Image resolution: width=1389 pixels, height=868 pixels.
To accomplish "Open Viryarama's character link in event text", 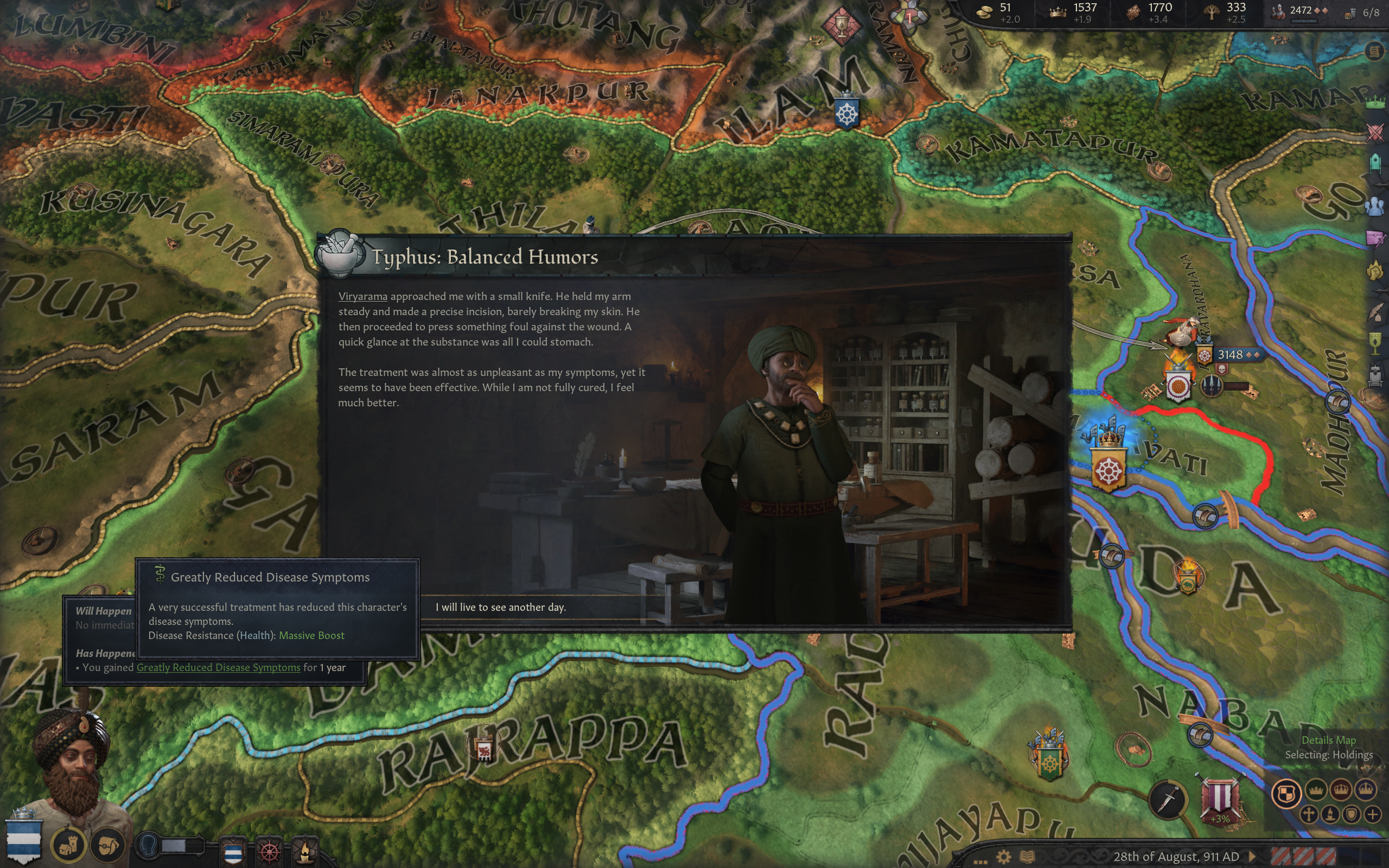I will (x=362, y=296).
